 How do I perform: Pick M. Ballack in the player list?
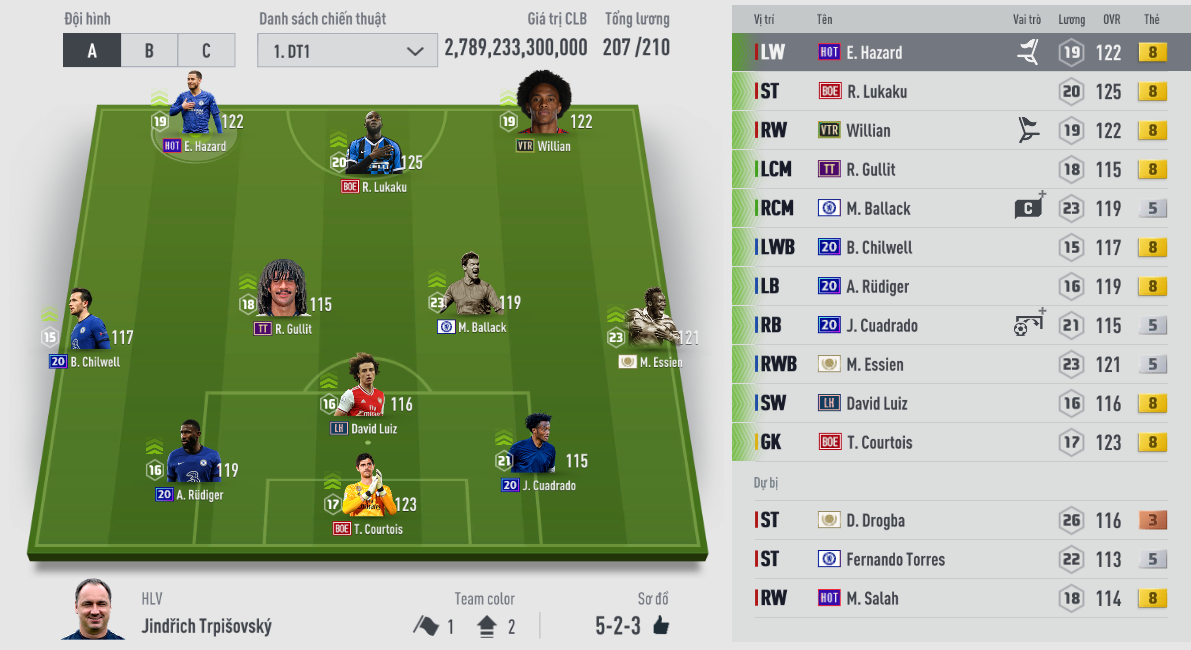pyautogui.click(x=960, y=209)
